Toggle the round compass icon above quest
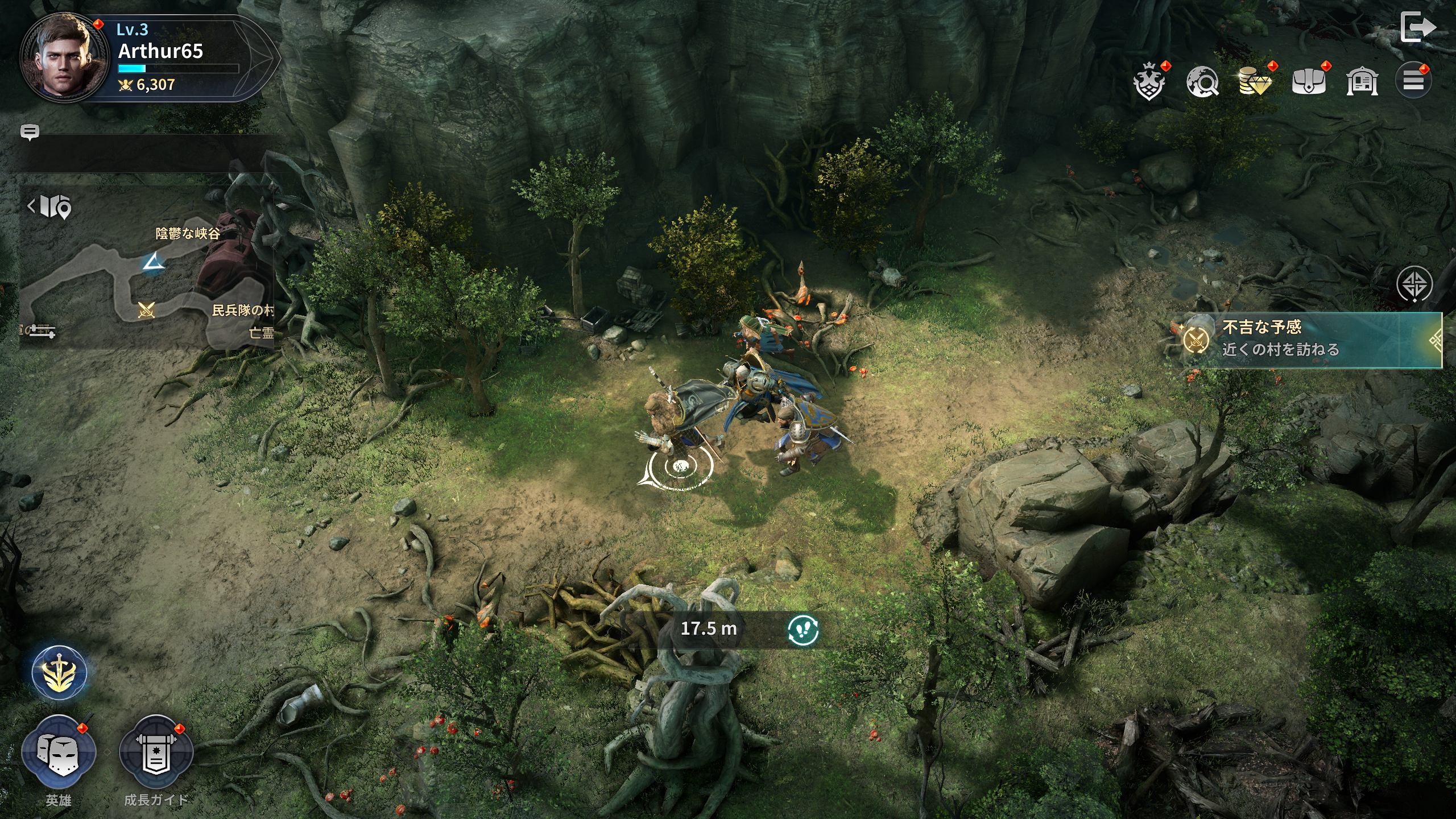This screenshot has height=819, width=1456. (x=1414, y=284)
